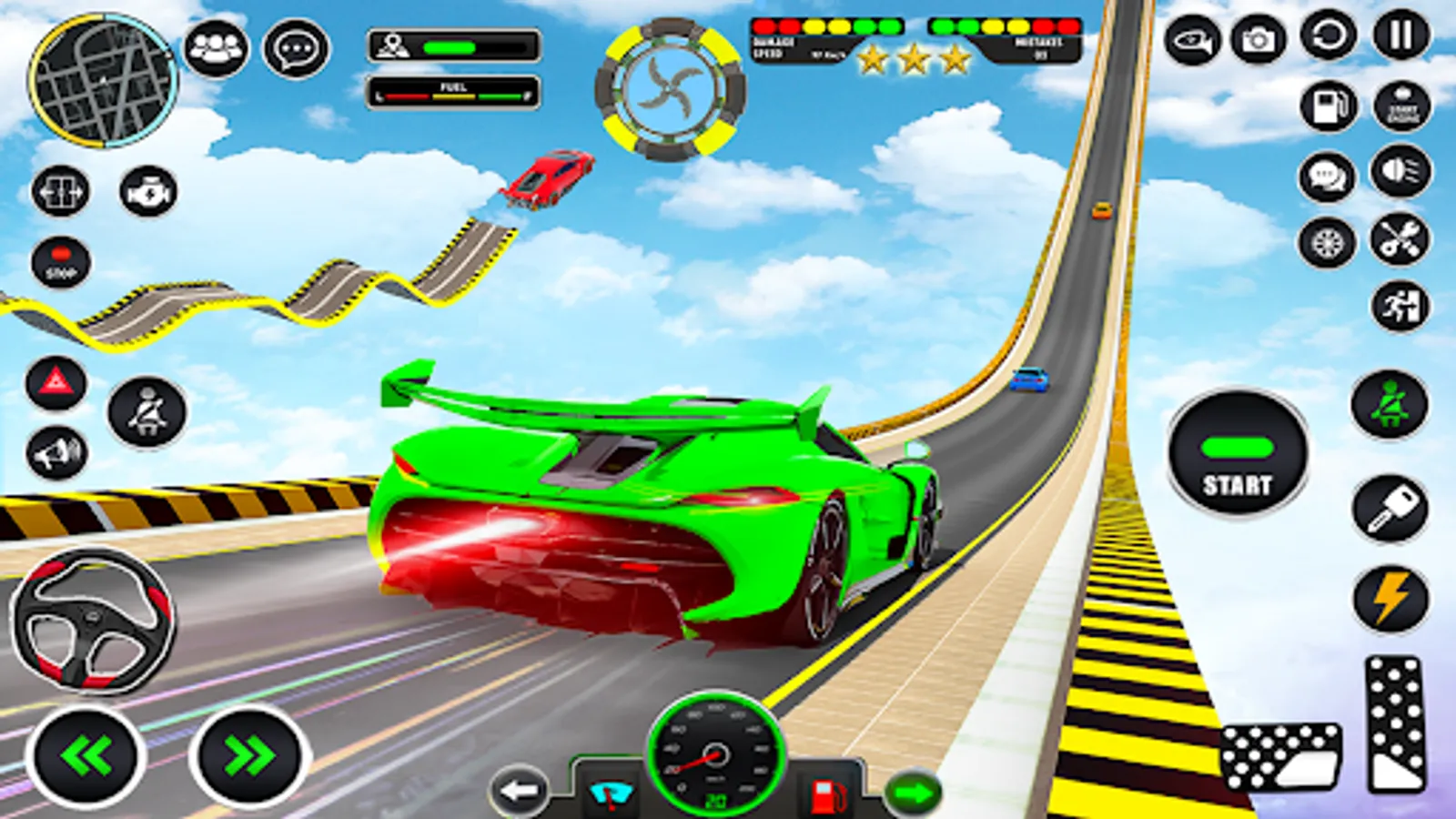This screenshot has width=1456, height=819.
Task: Pause the game
Action: (x=1400, y=37)
